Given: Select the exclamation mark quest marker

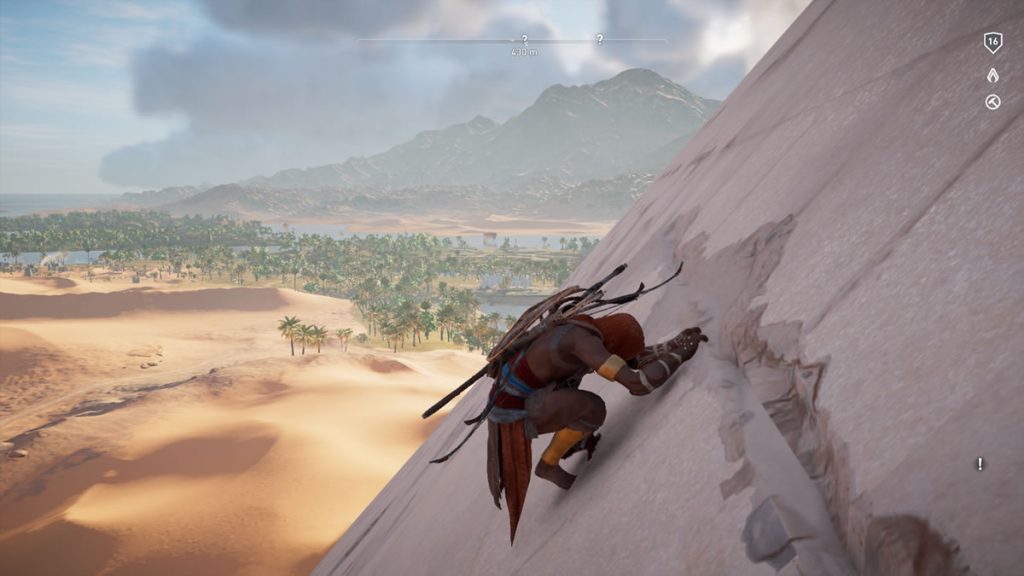Looking at the screenshot, I should click(x=980, y=464).
